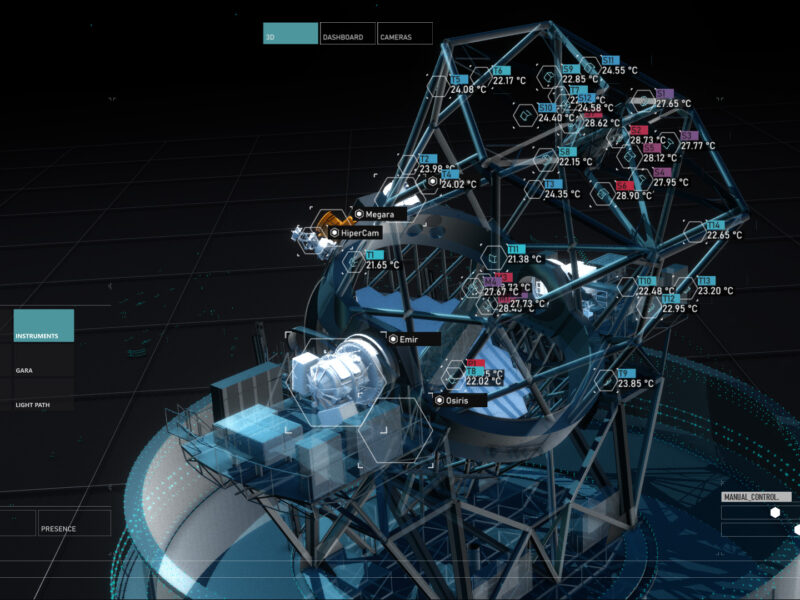Click the Manual Control label
This screenshot has height=600, width=800.
(x=755, y=496)
